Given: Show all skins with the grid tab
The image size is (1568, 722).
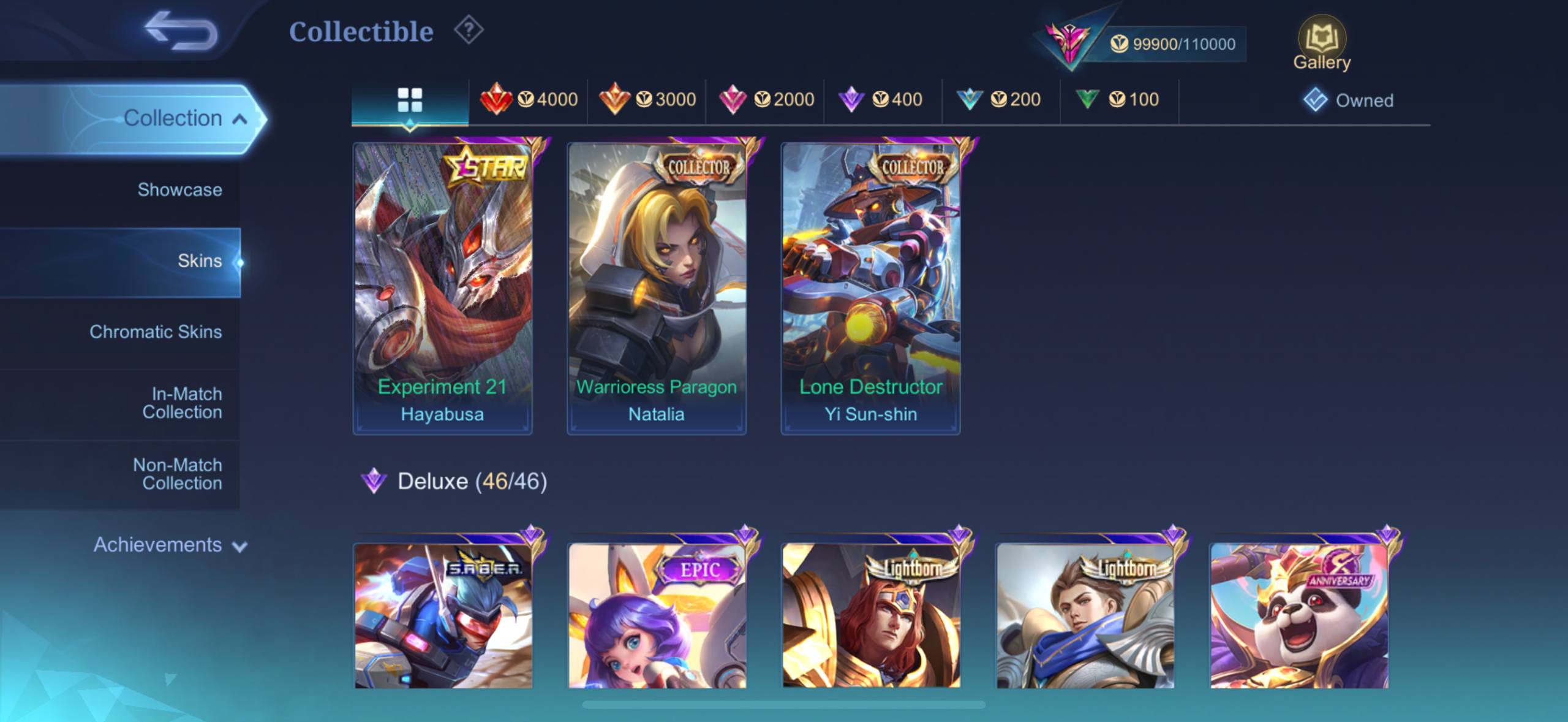Looking at the screenshot, I should coord(410,100).
